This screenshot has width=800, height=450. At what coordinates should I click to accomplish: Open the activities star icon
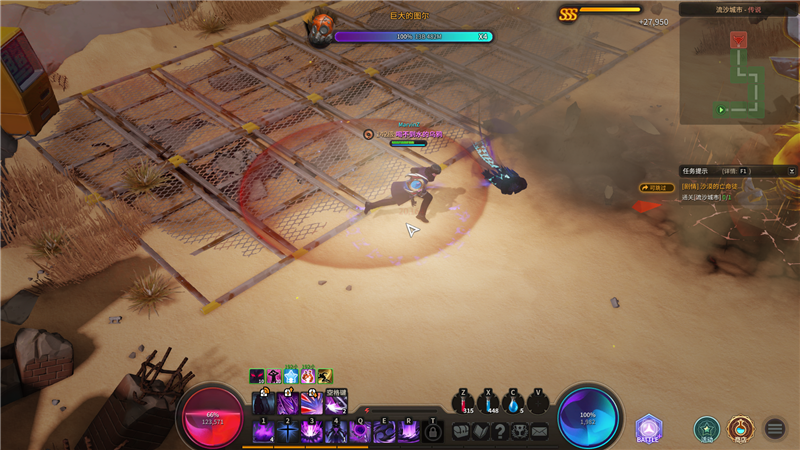[x=707, y=429]
